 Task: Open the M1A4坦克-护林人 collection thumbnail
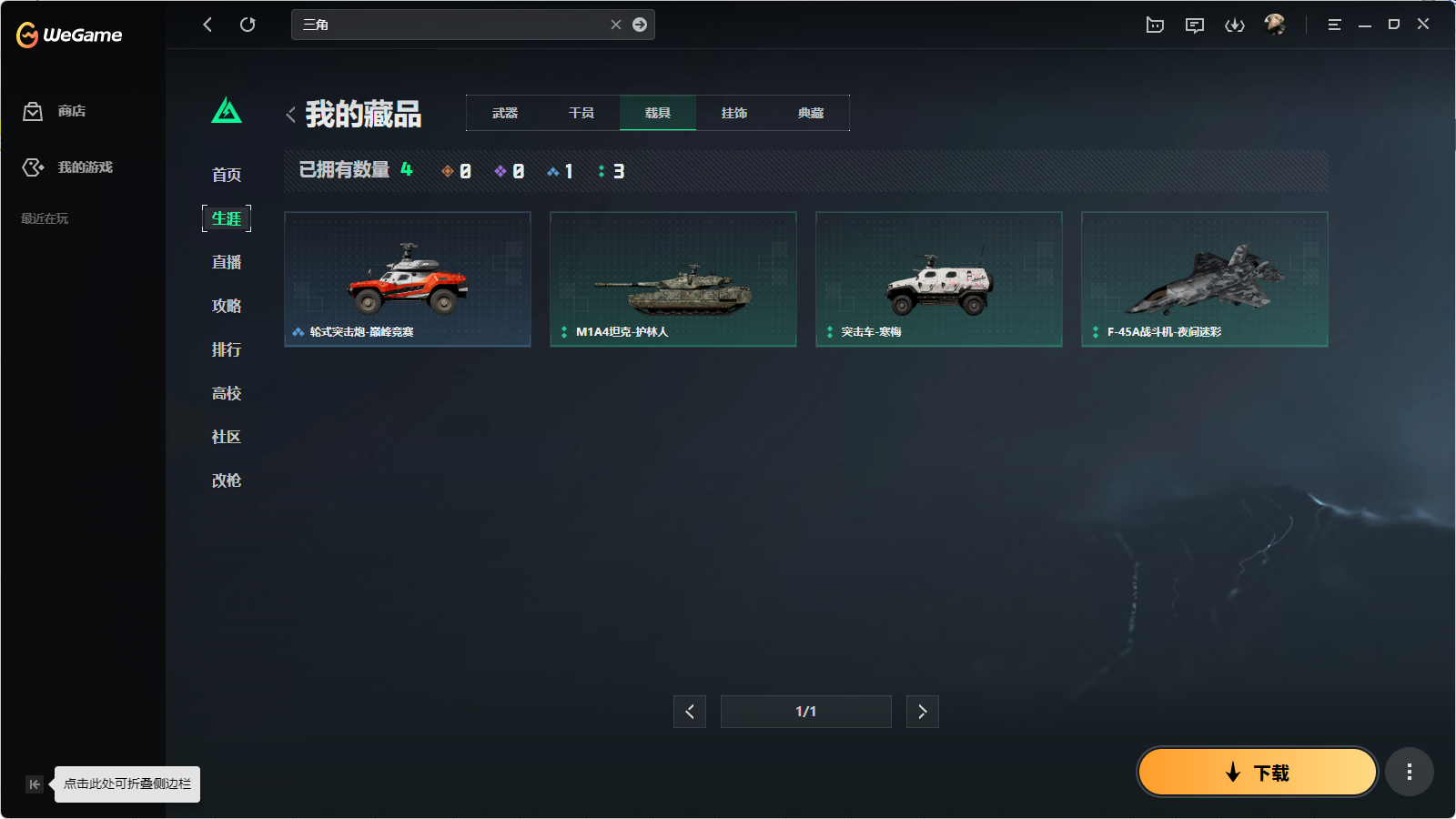[672, 279]
